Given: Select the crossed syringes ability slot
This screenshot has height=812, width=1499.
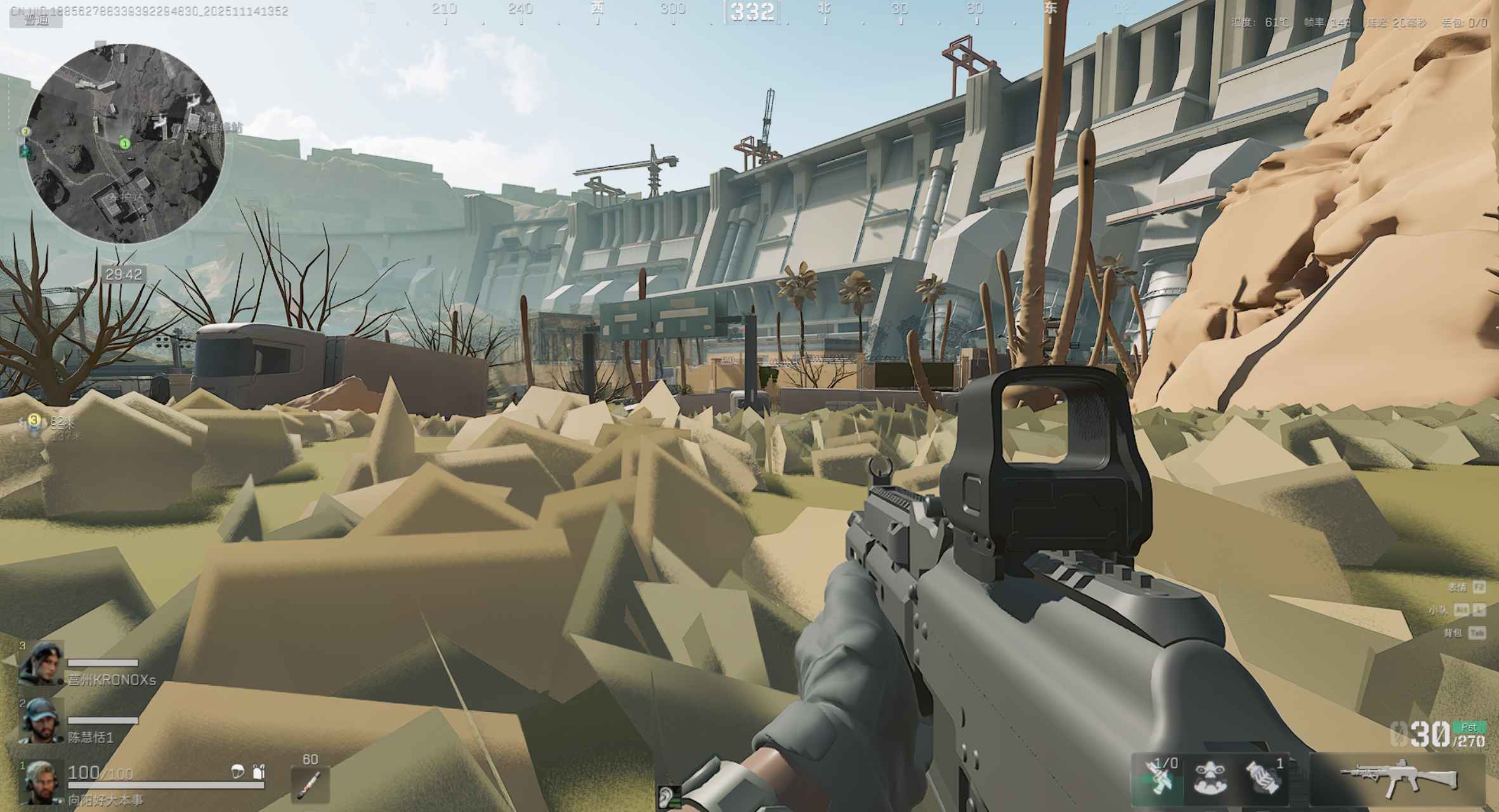Looking at the screenshot, I should 1158,778.
